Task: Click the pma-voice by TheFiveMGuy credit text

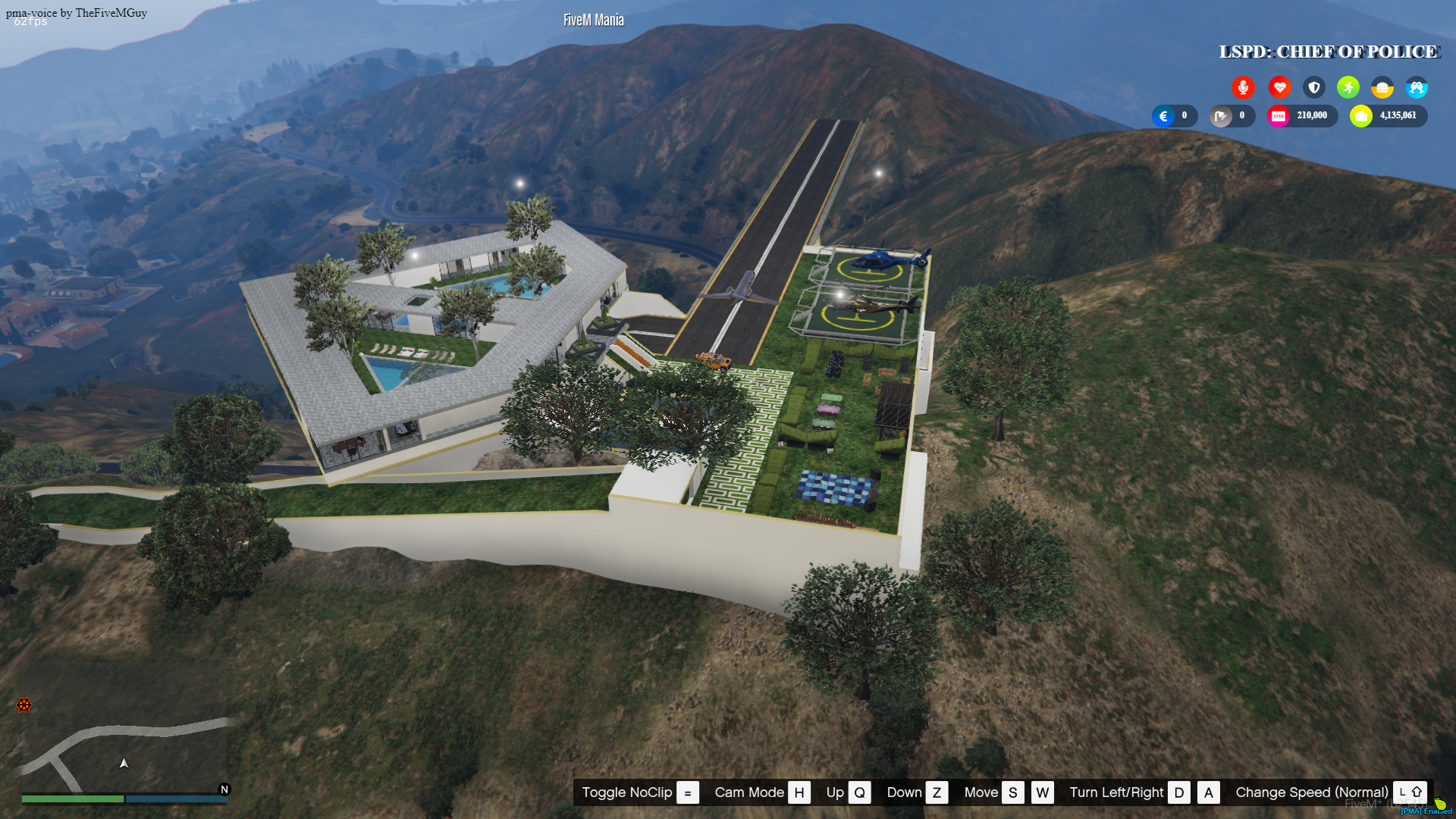Action: (x=76, y=12)
